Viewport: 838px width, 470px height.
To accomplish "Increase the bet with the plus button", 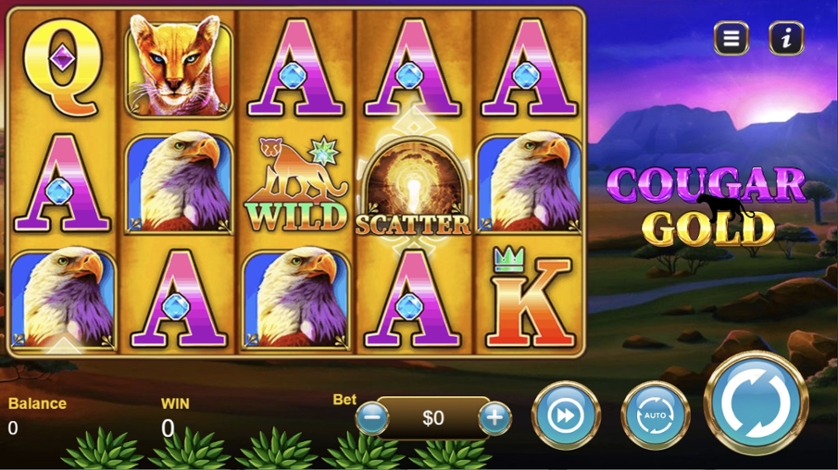I will [495, 417].
